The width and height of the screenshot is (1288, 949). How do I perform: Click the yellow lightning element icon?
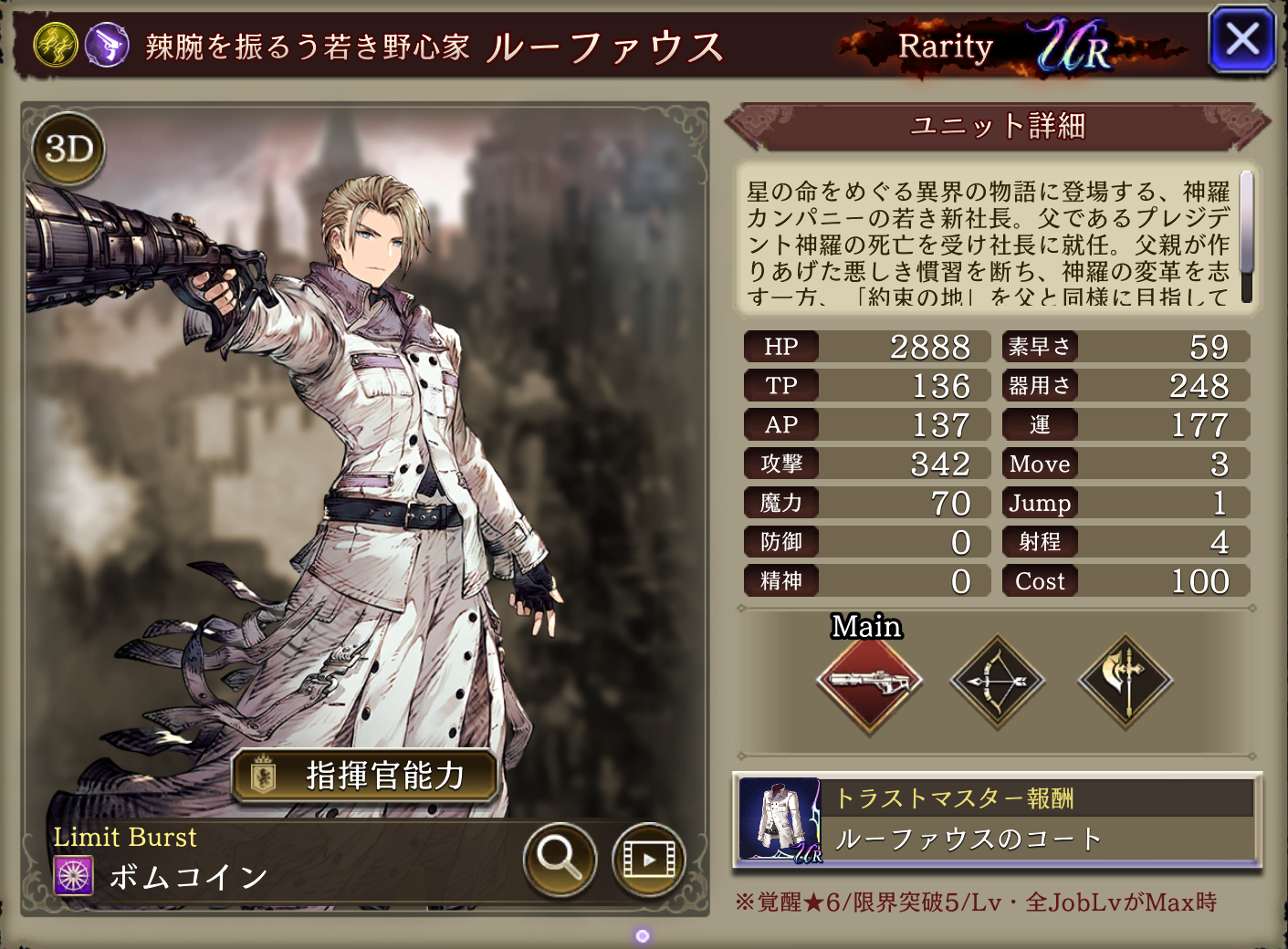click(56, 45)
